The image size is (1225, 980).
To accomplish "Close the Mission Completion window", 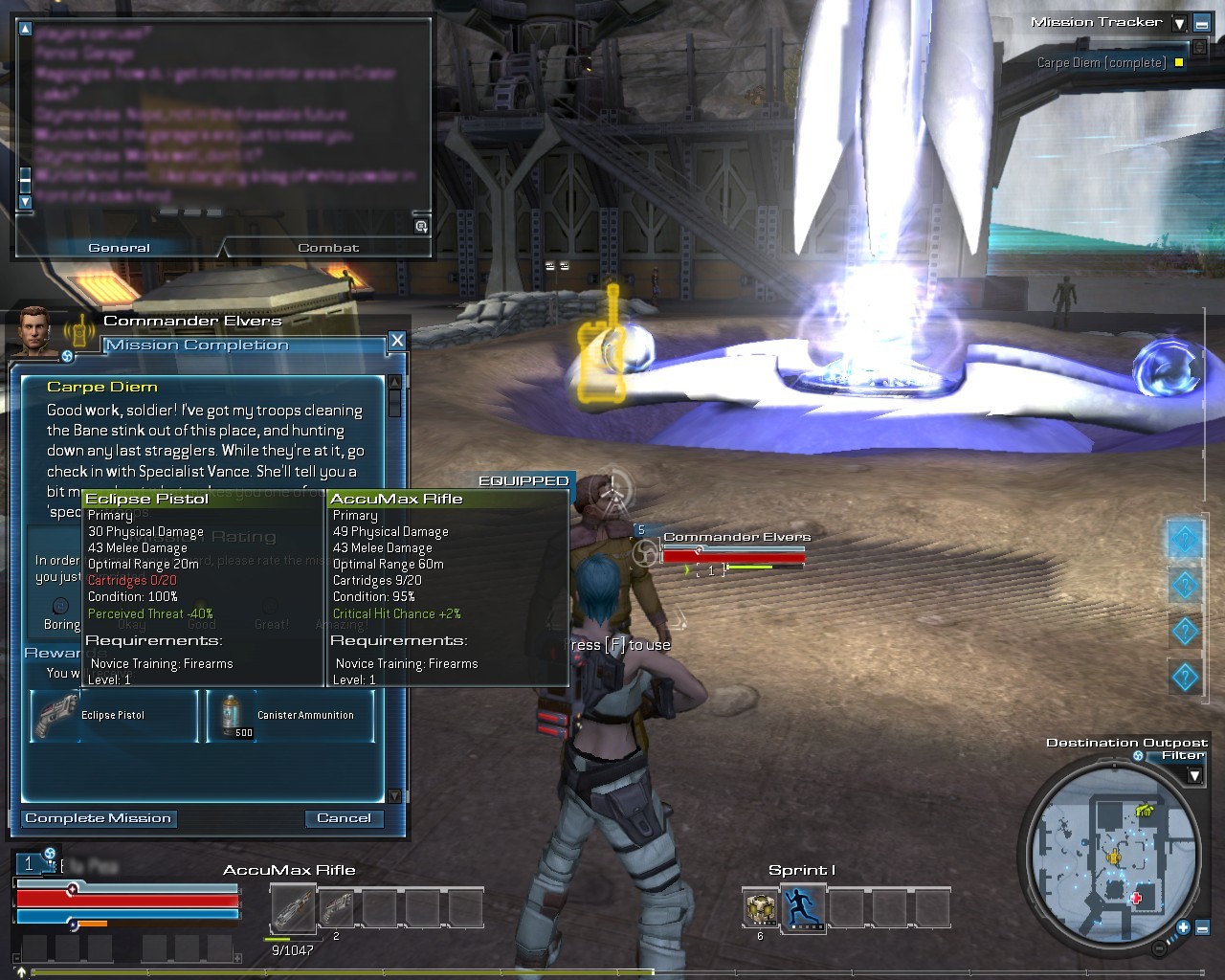I will pos(397,341).
